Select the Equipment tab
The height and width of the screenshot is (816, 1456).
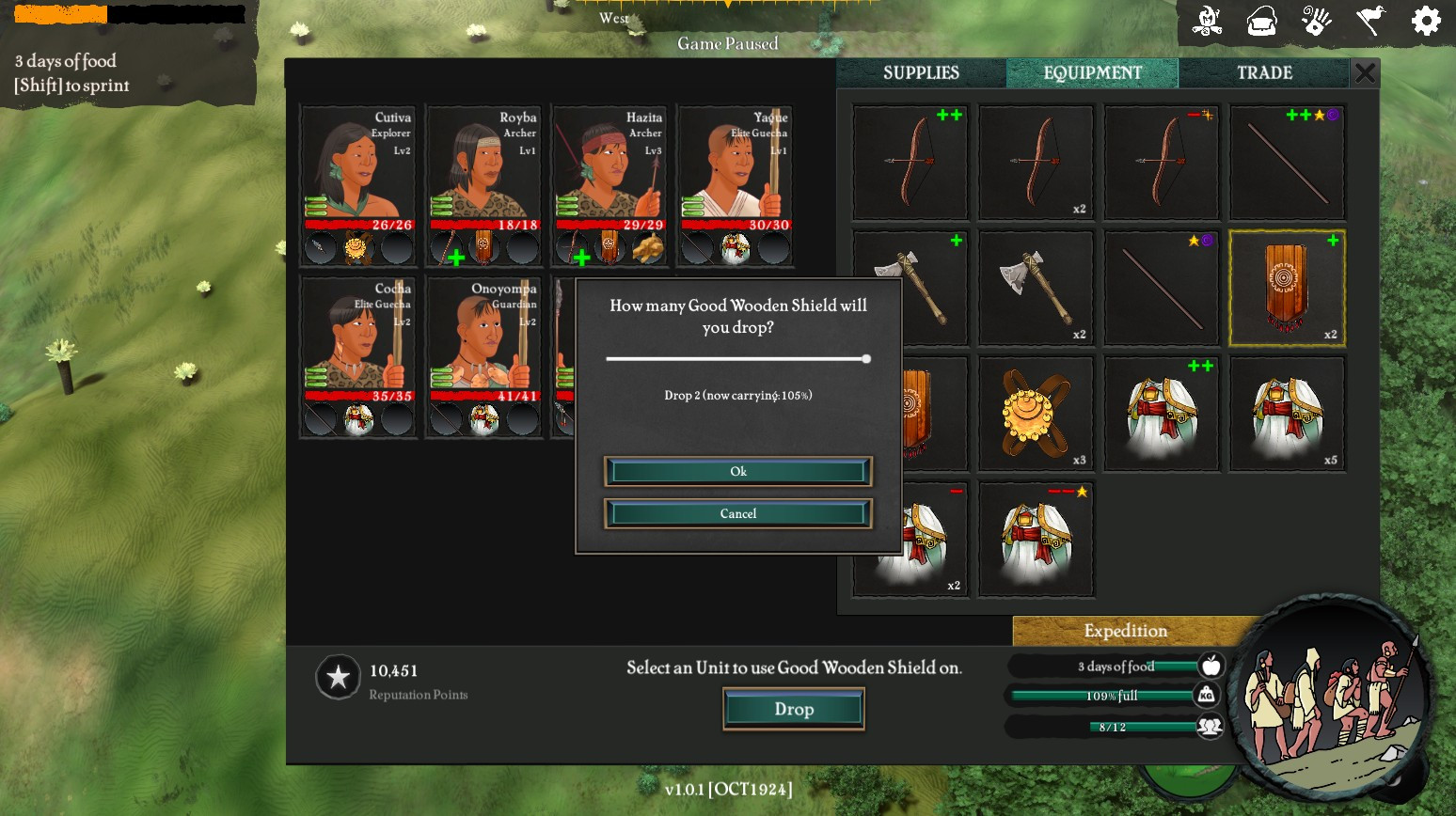pyautogui.click(x=1092, y=73)
